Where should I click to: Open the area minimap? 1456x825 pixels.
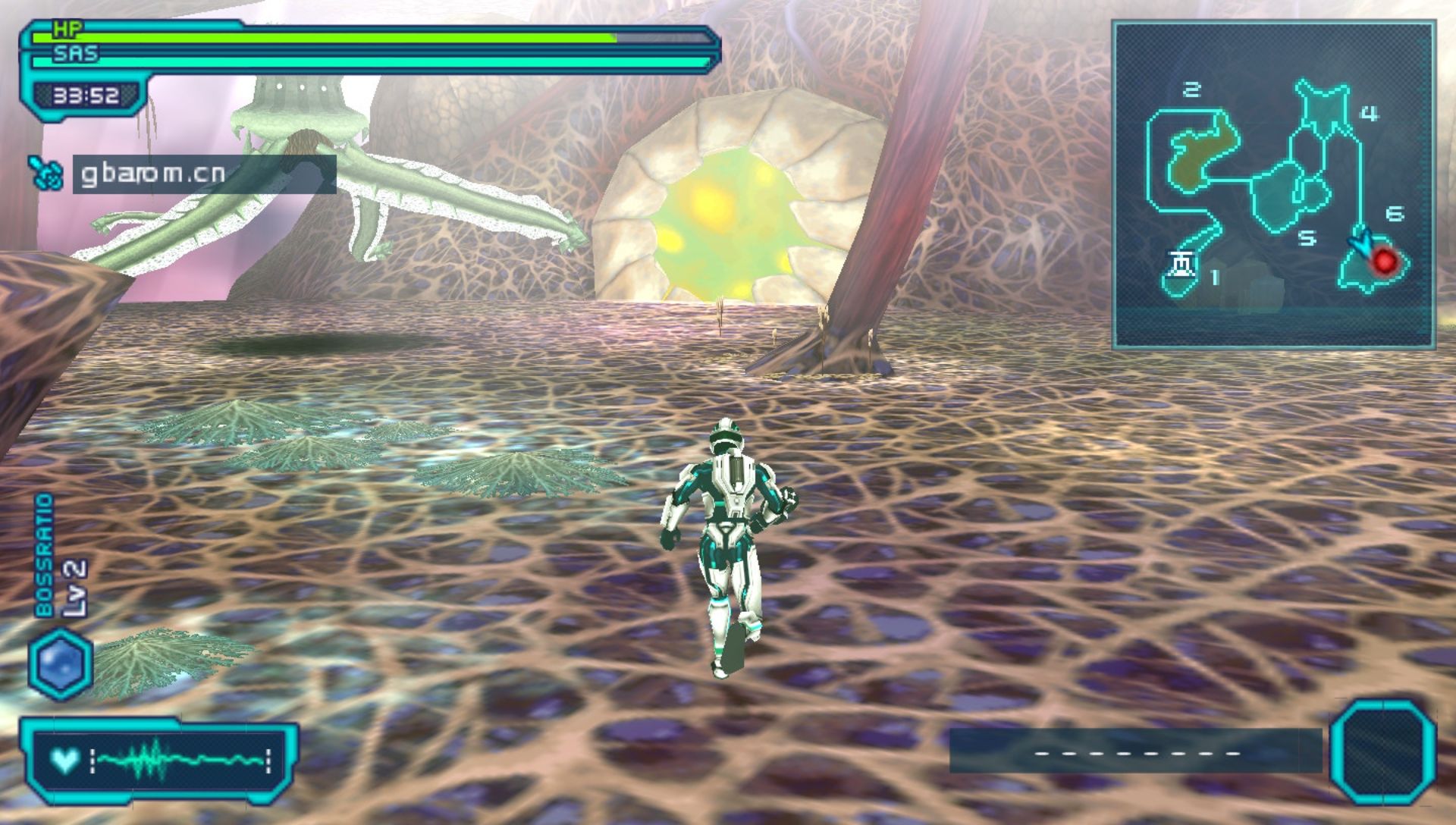tap(1273, 184)
